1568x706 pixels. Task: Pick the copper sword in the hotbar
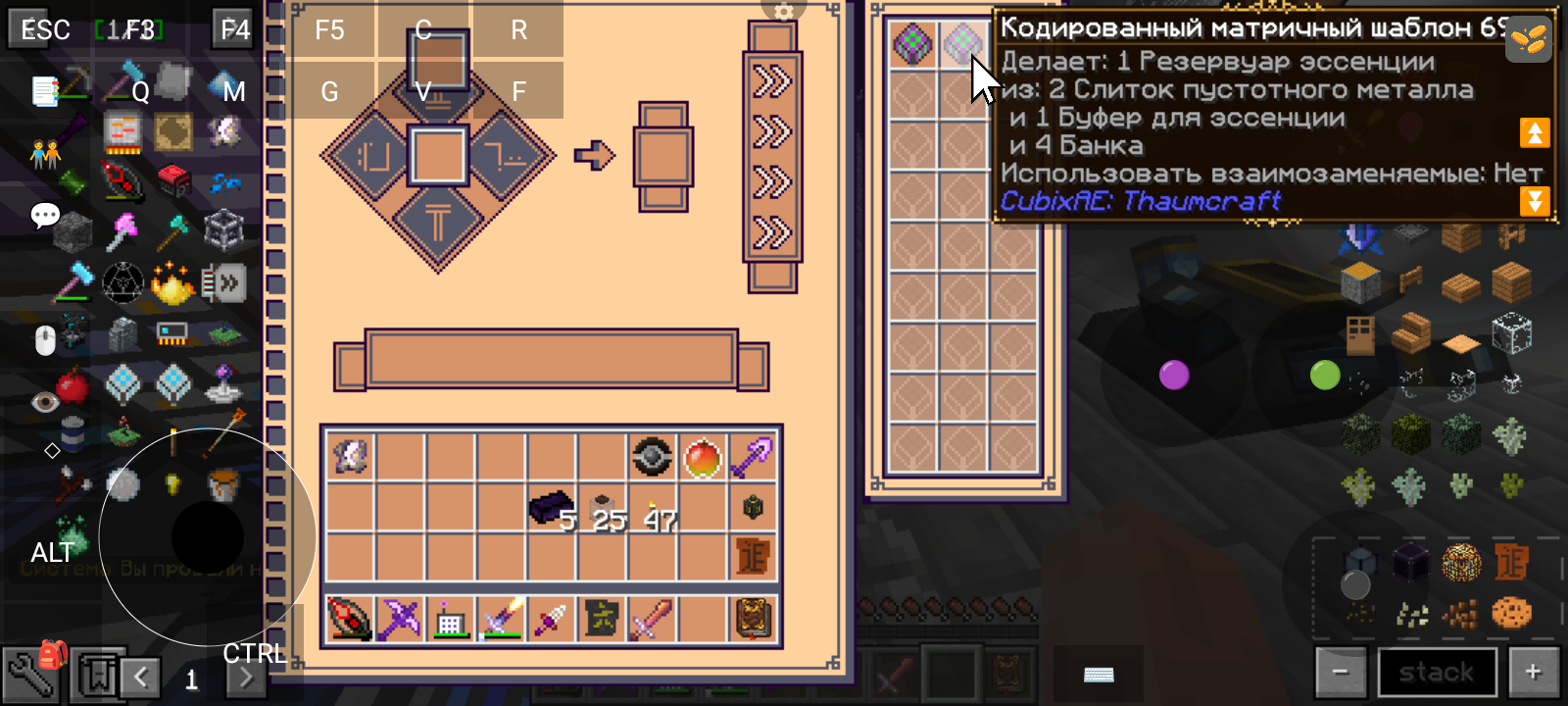click(652, 620)
